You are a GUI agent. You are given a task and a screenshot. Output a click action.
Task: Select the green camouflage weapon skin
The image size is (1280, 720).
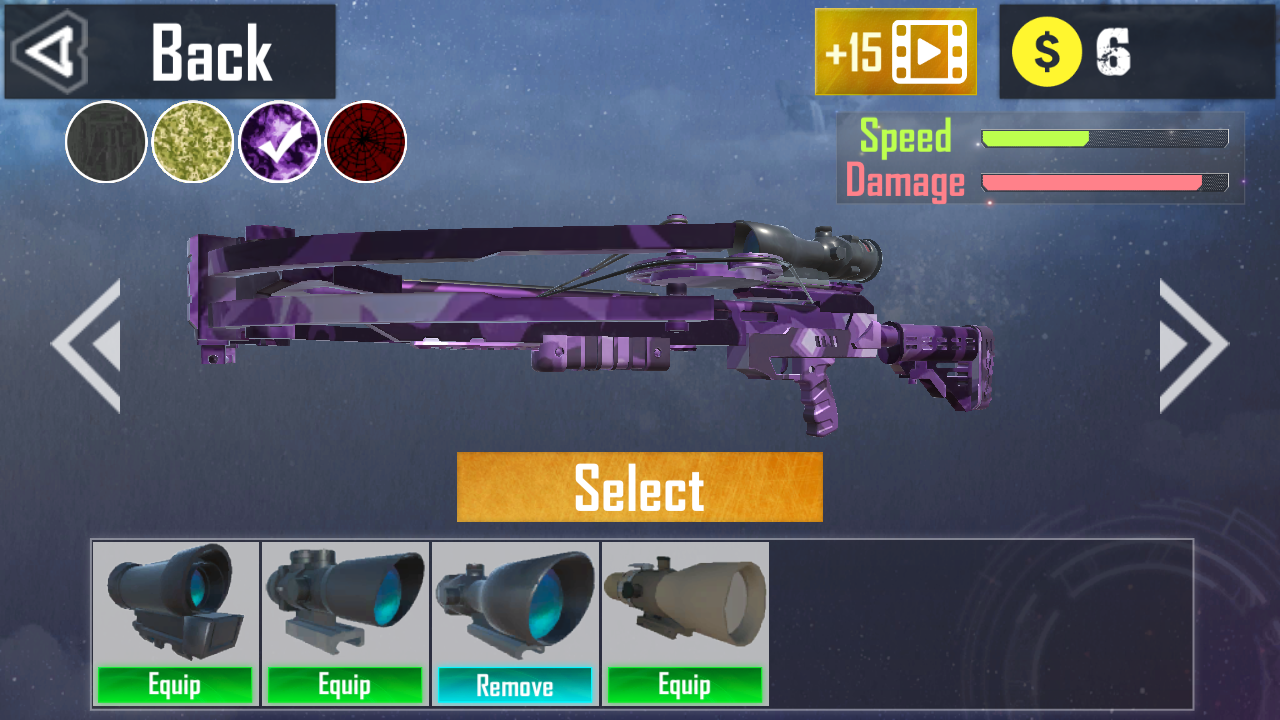[x=193, y=142]
